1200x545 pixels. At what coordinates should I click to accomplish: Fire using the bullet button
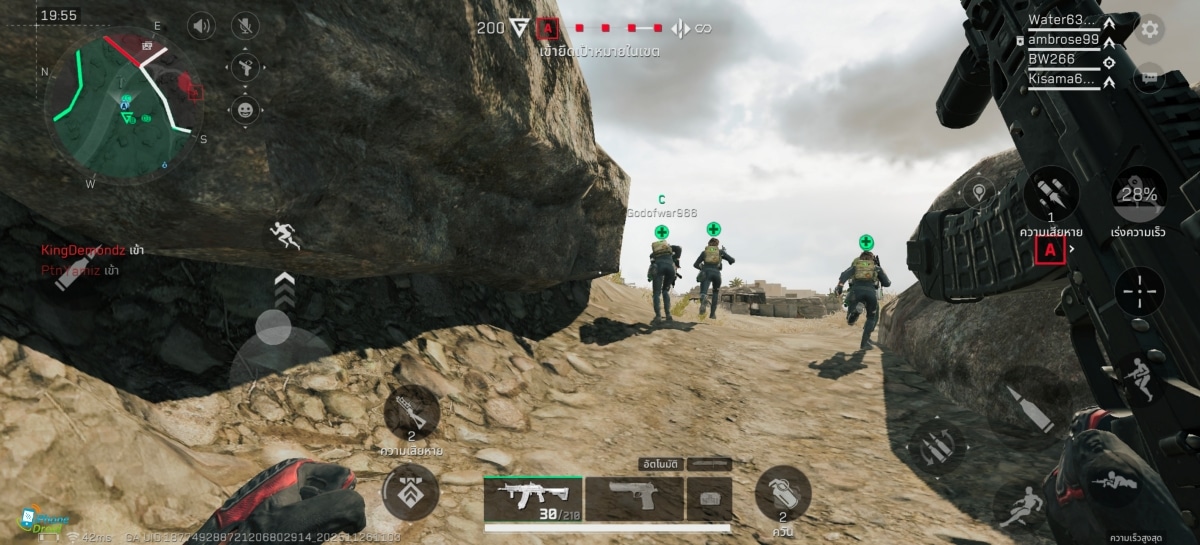point(1030,409)
